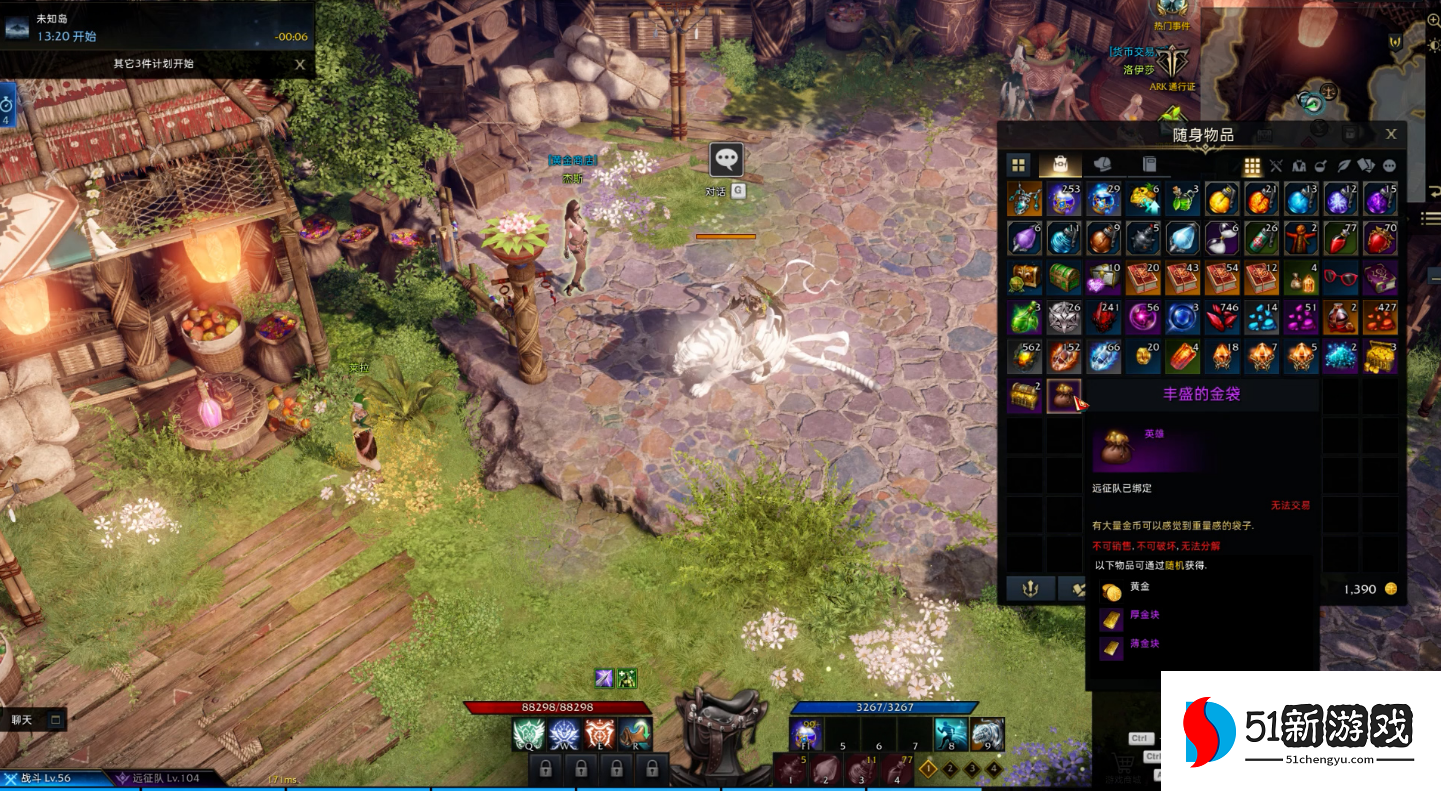Dismiss the event schedule notification
This screenshot has width=1441, height=791.
[300, 64]
